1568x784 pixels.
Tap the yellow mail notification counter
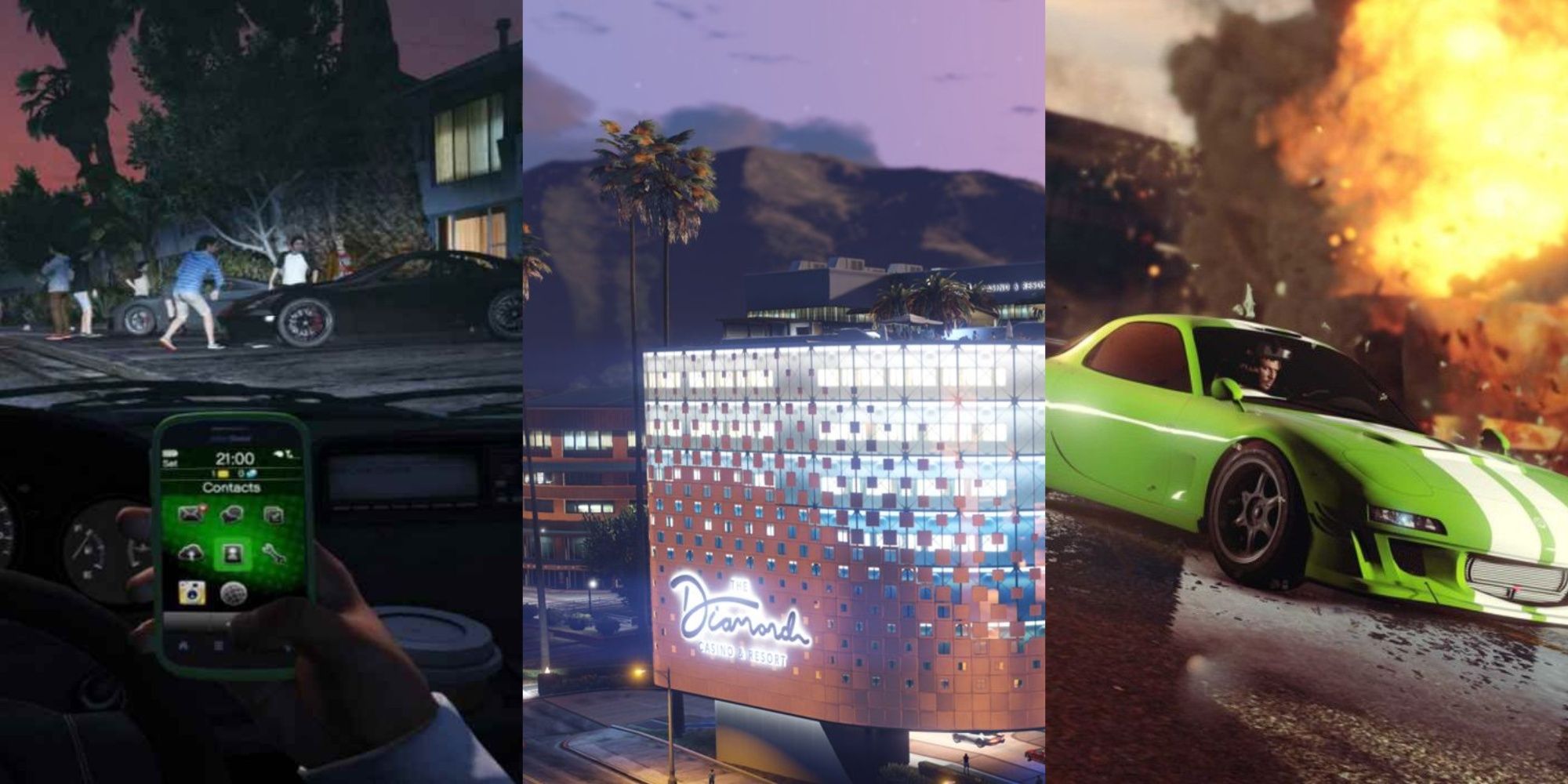tap(222, 474)
